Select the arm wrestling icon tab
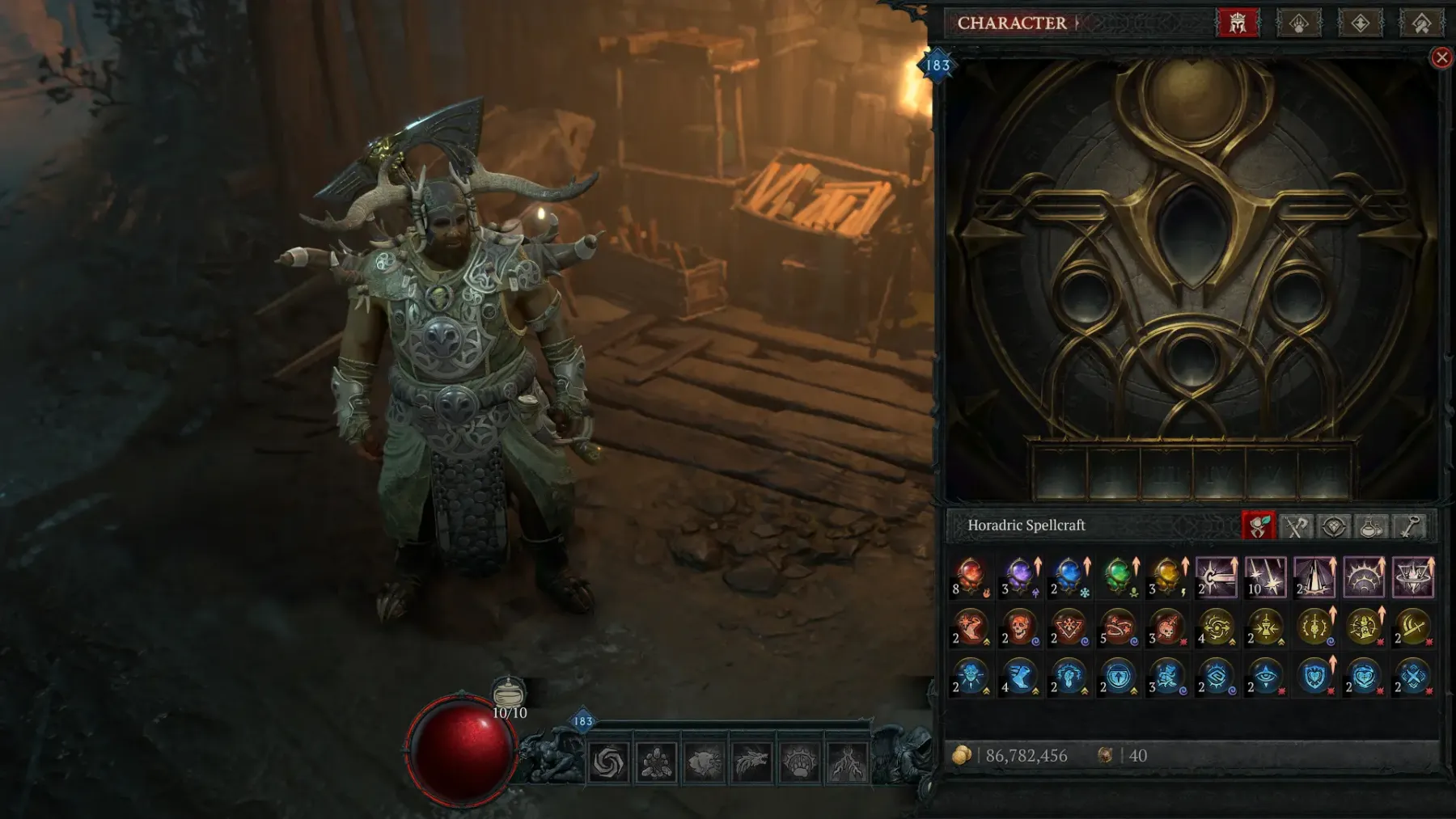1456x819 pixels. pyautogui.click(x=1420, y=23)
